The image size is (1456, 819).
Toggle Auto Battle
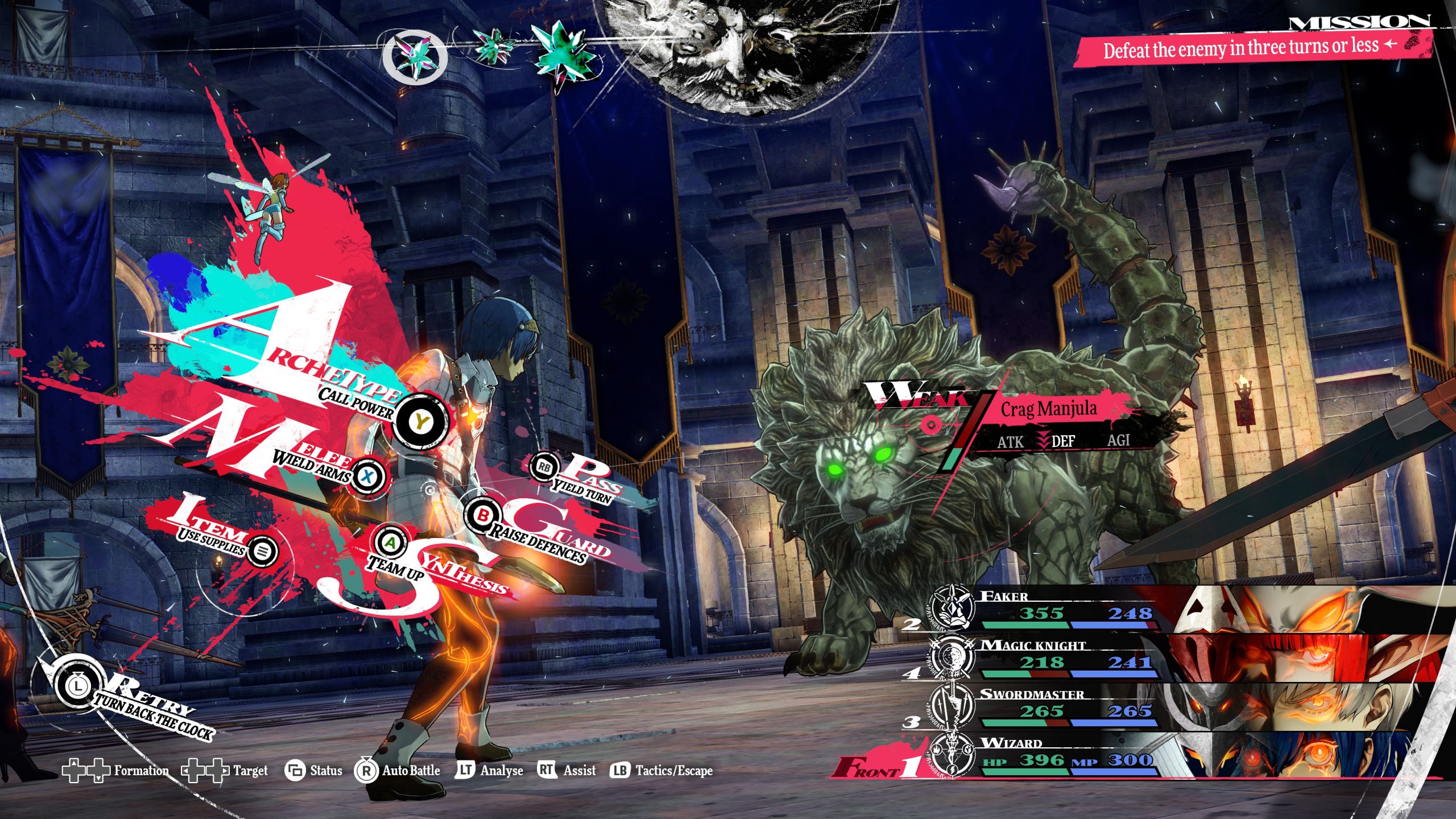pyautogui.click(x=398, y=771)
